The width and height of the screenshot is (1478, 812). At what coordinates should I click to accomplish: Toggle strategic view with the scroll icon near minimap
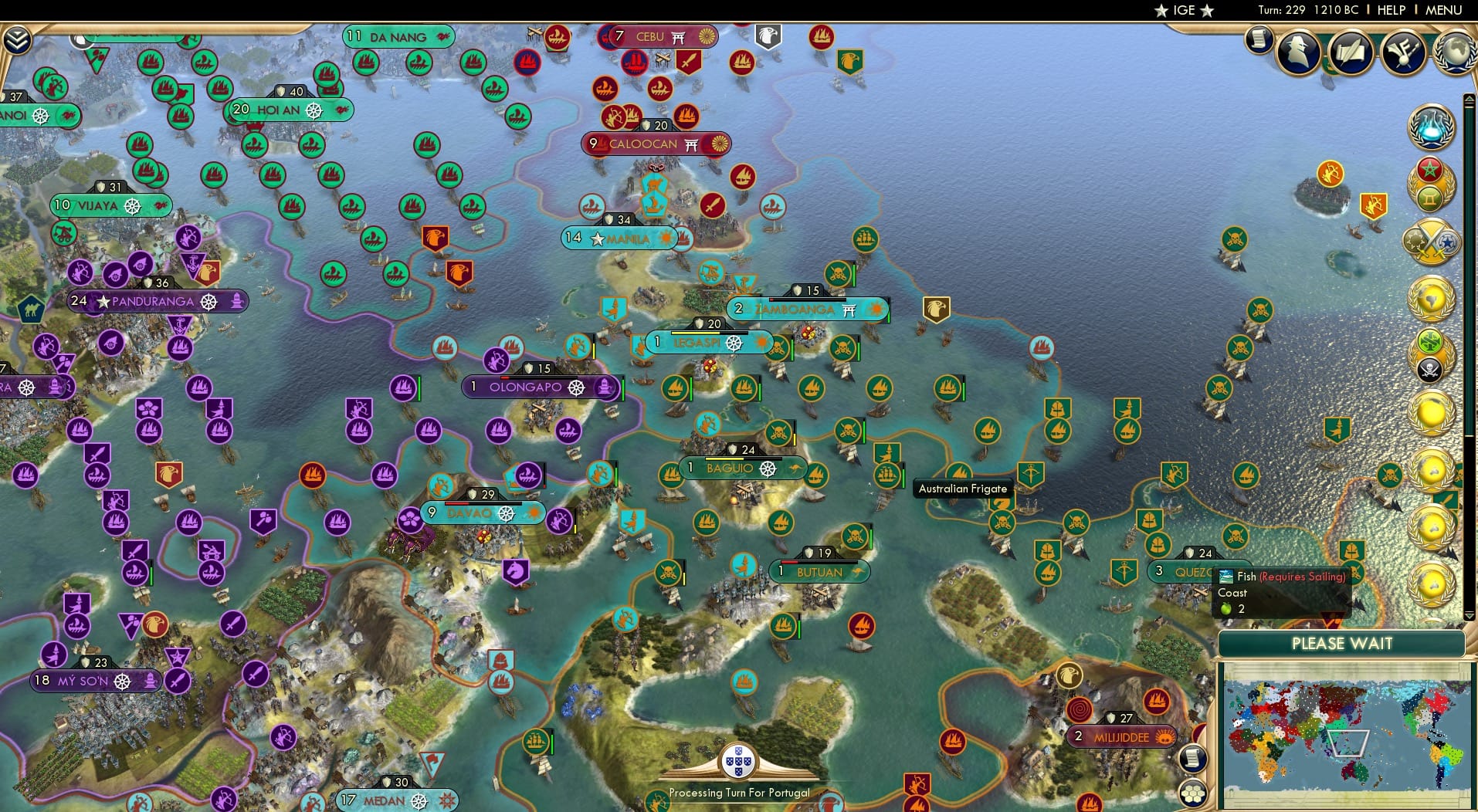coord(1193,760)
